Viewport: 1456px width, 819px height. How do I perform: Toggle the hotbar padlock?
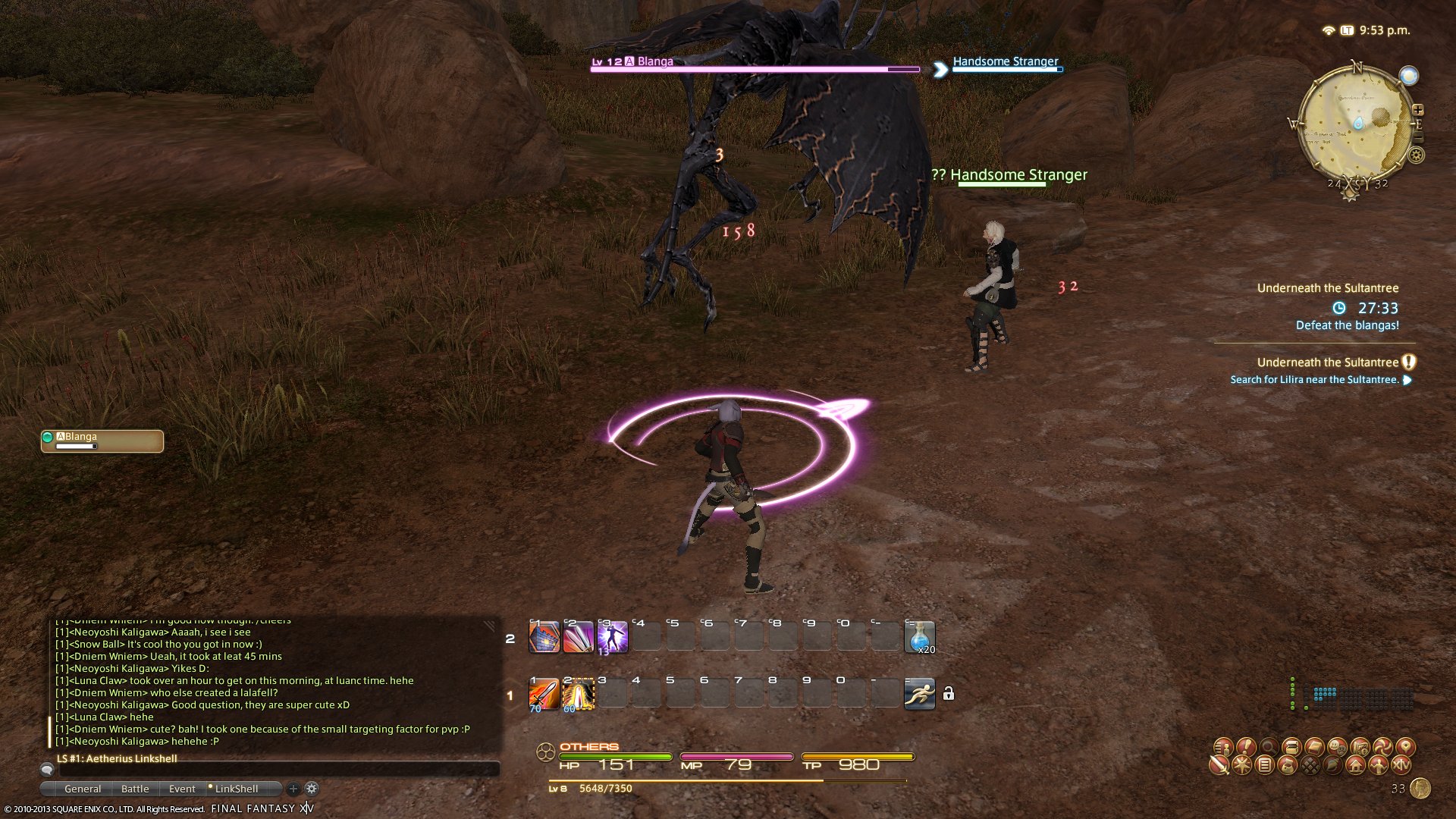coord(949,694)
